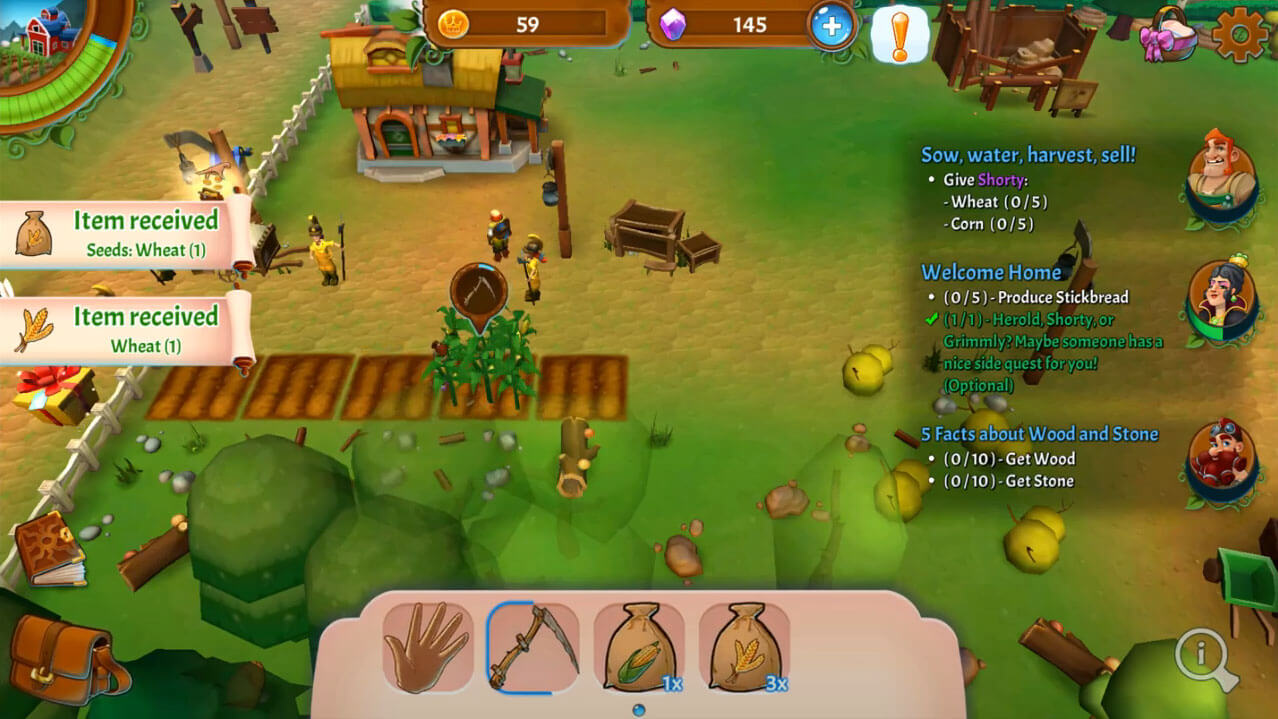Viewport: 1278px width, 719px height.
Task: Select the Welcome Home quest lady portrait
Action: pos(1220,297)
